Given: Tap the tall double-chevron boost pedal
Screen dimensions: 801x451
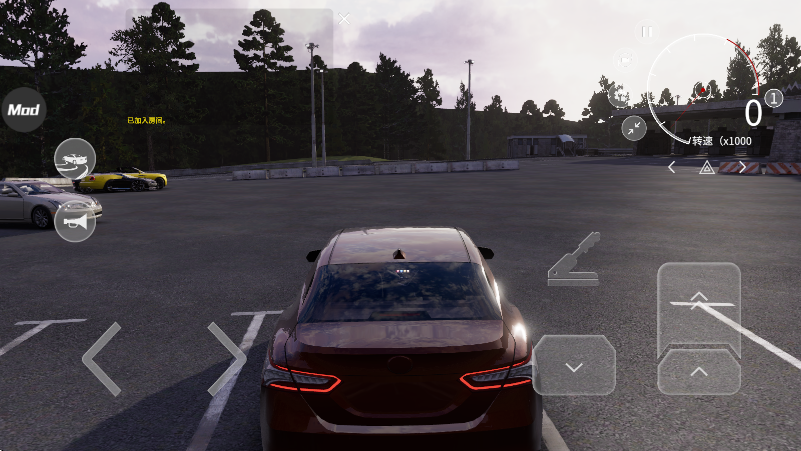Looking at the screenshot, I should 699,306.
